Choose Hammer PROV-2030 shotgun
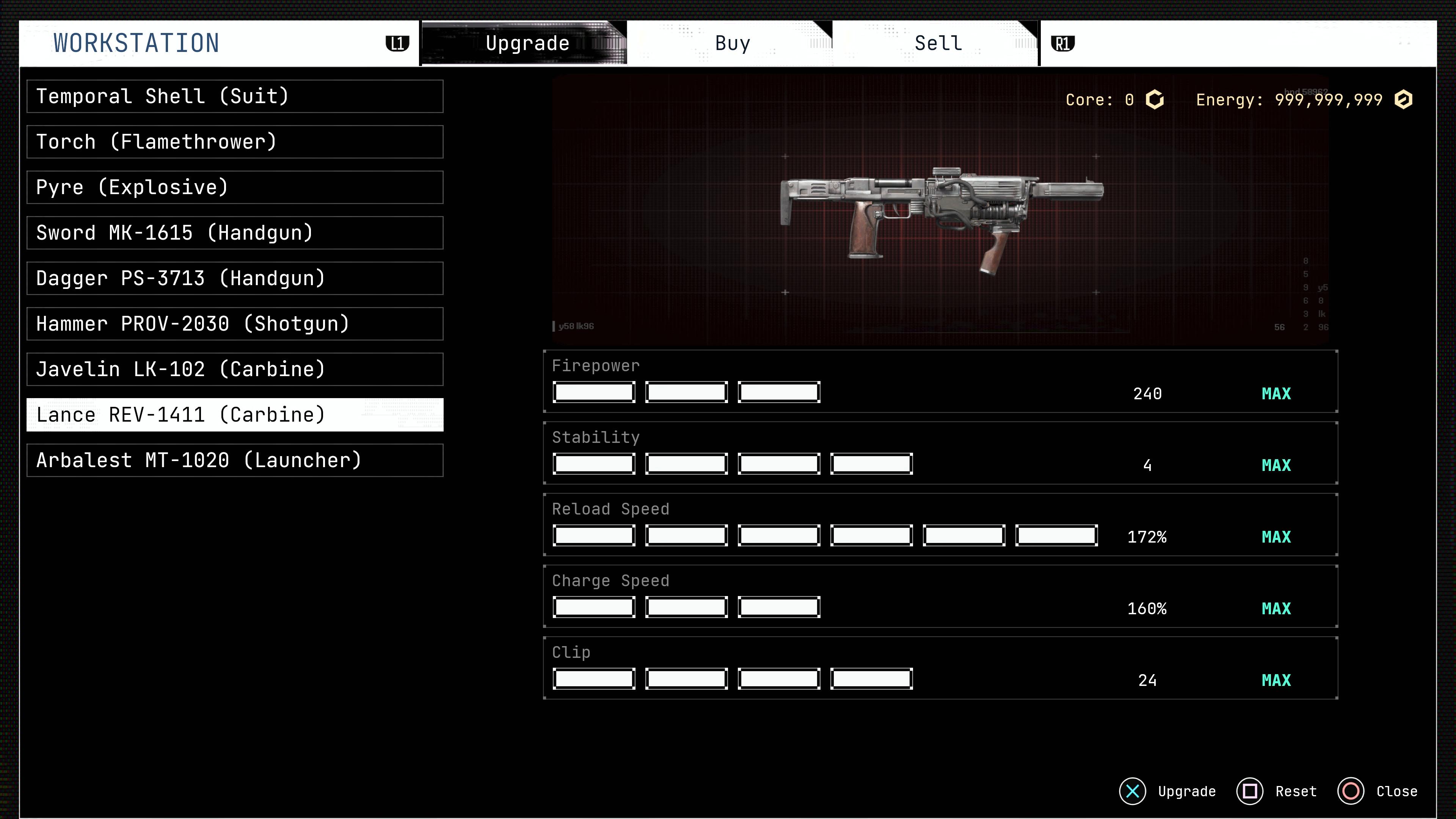 click(x=235, y=324)
